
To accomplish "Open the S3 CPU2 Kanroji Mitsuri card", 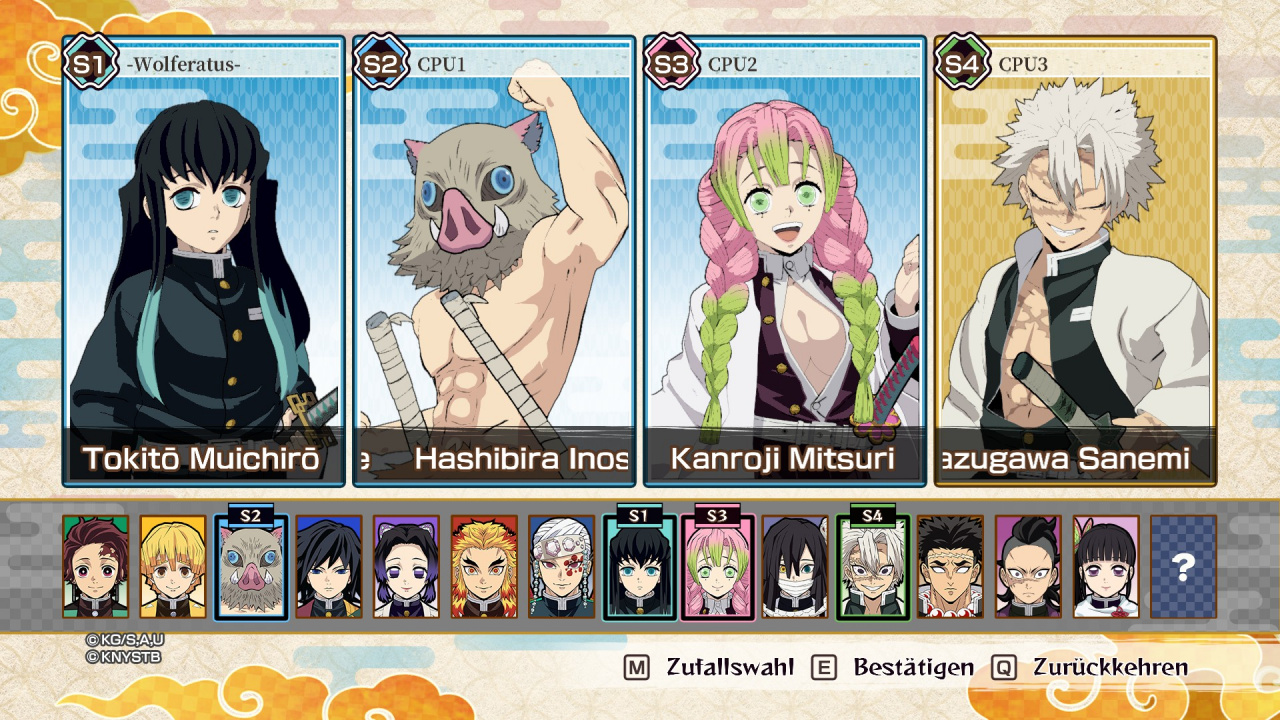I will (x=784, y=262).
